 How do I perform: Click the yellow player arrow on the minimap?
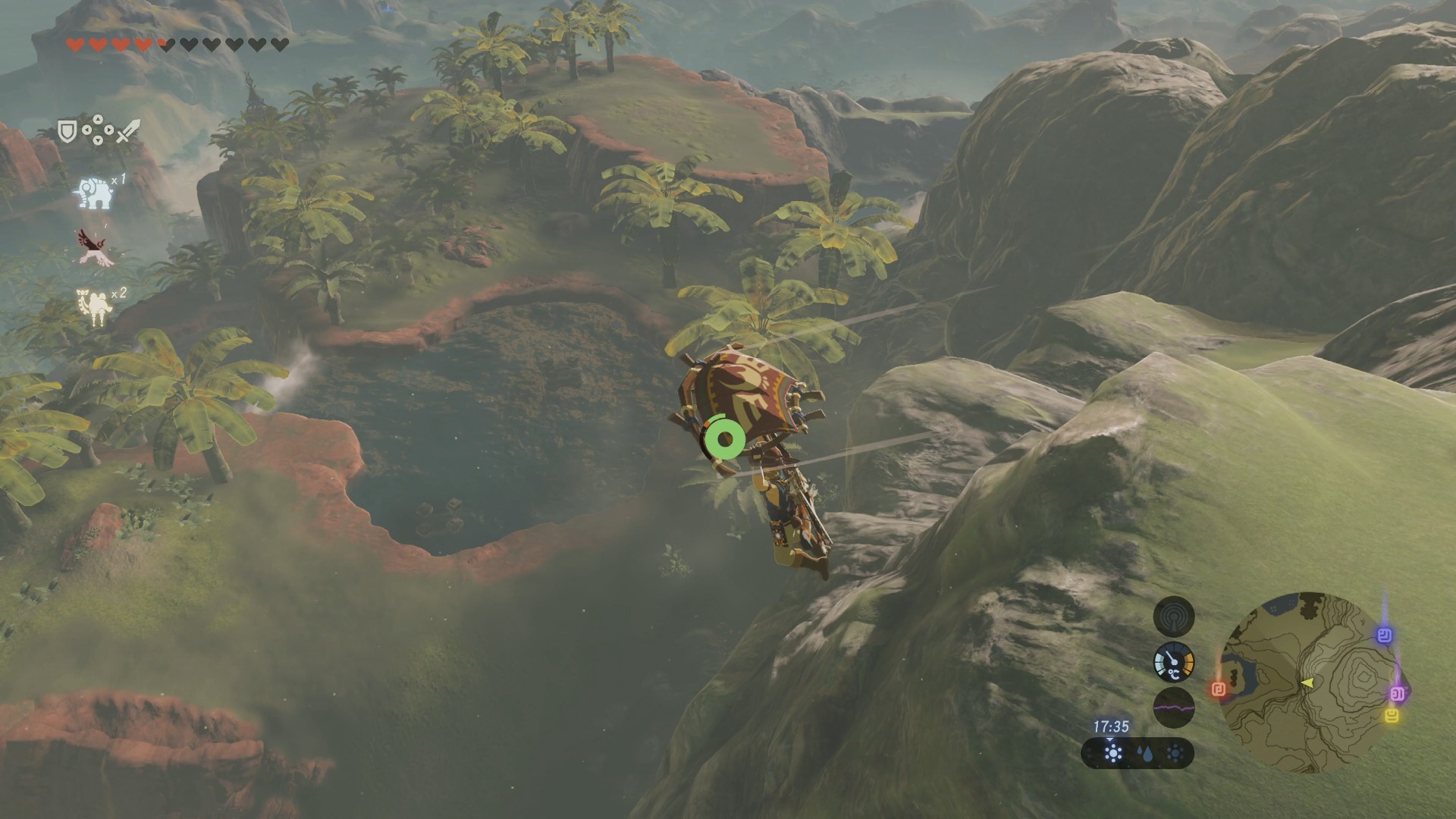1307,683
